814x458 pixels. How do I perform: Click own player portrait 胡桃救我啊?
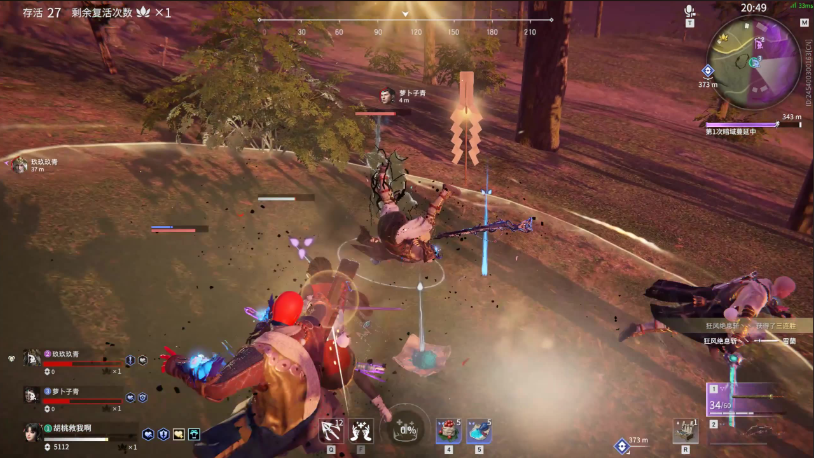click(x=32, y=430)
